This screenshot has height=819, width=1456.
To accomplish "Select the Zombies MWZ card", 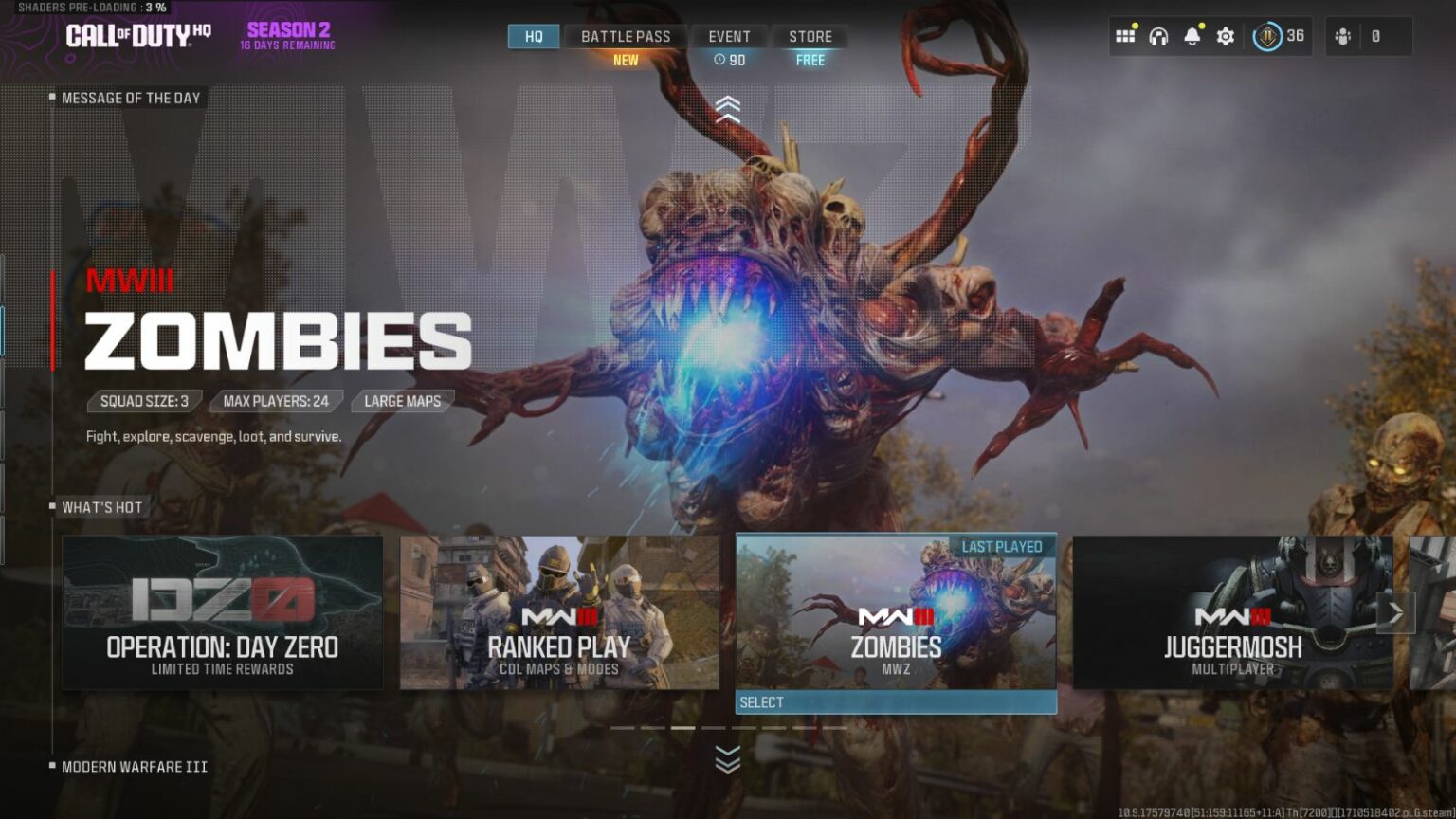I will [897, 612].
